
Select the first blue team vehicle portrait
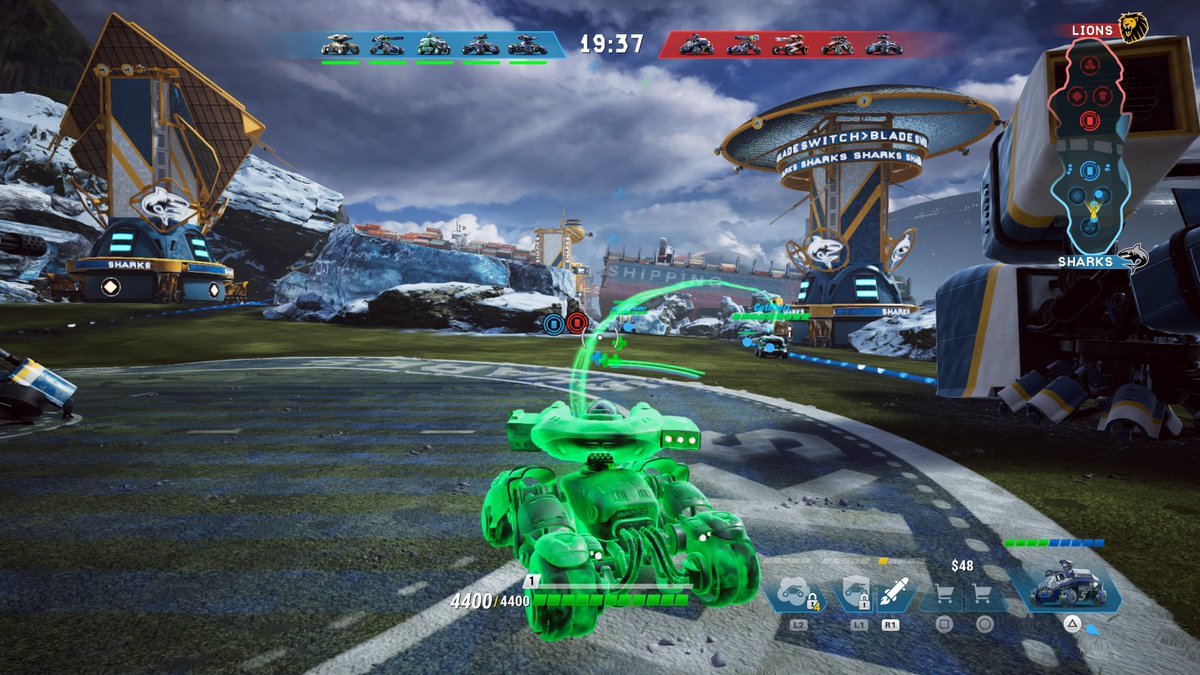(340, 45)
